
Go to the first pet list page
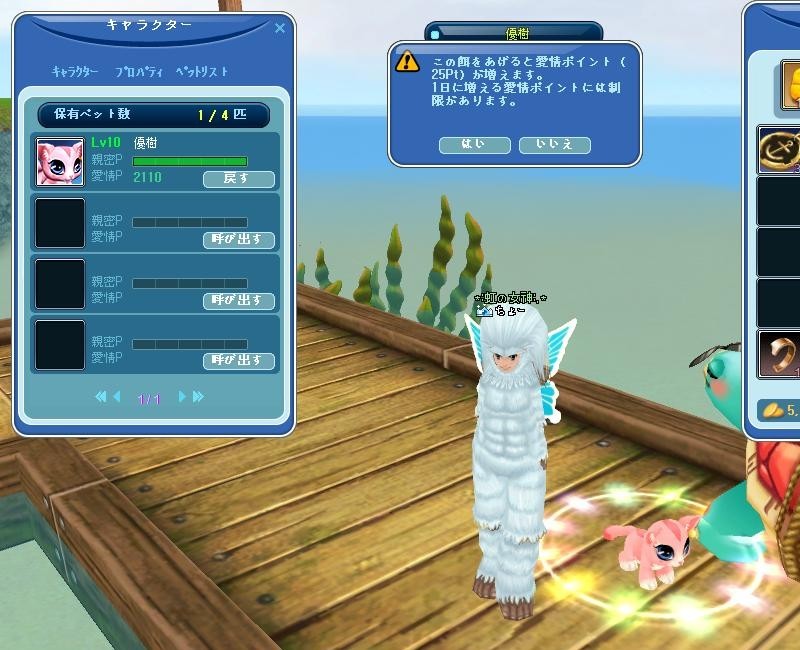pyautogui.click(x=100, y=397)
